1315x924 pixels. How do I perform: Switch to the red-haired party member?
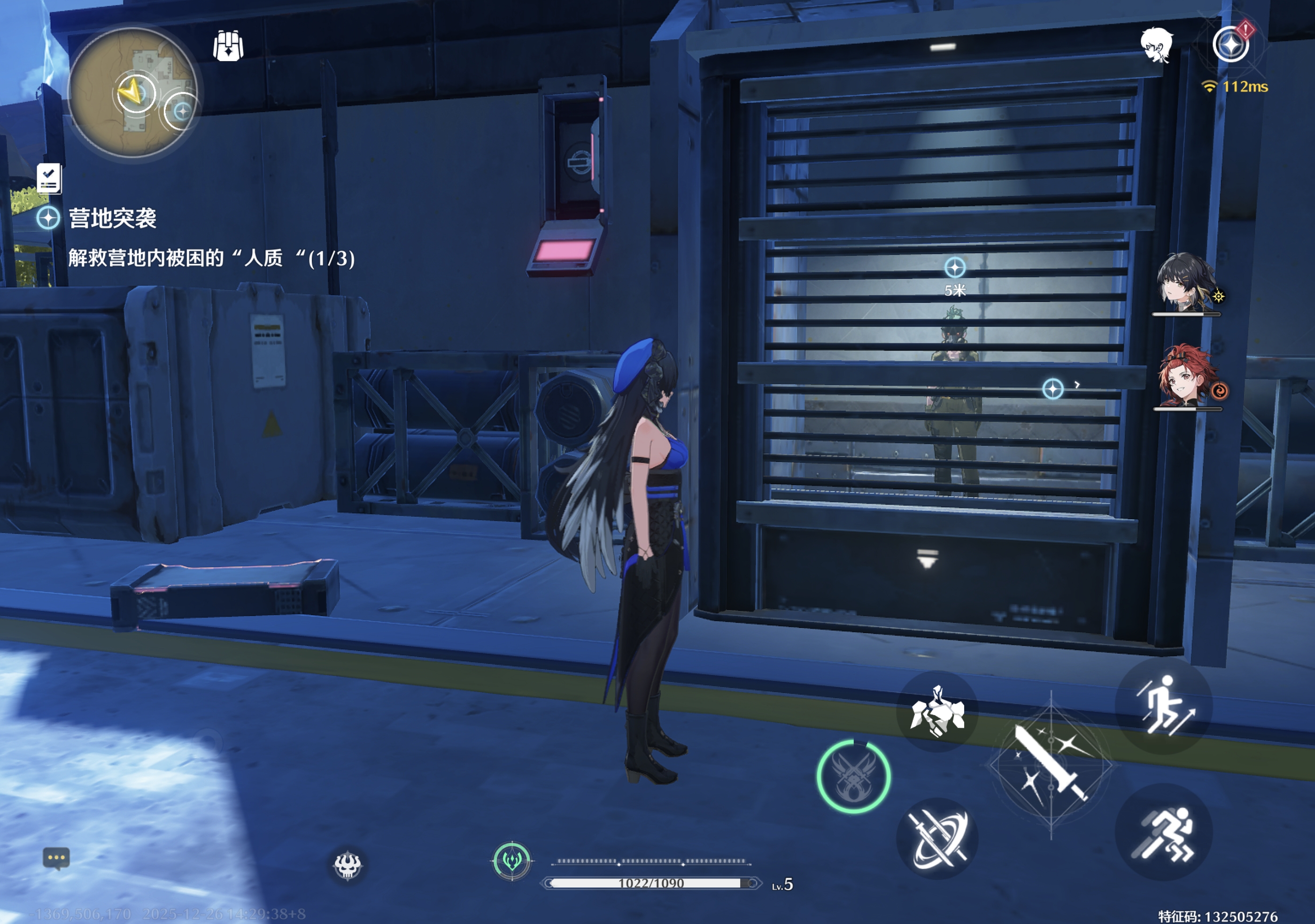pos(1184,377)
